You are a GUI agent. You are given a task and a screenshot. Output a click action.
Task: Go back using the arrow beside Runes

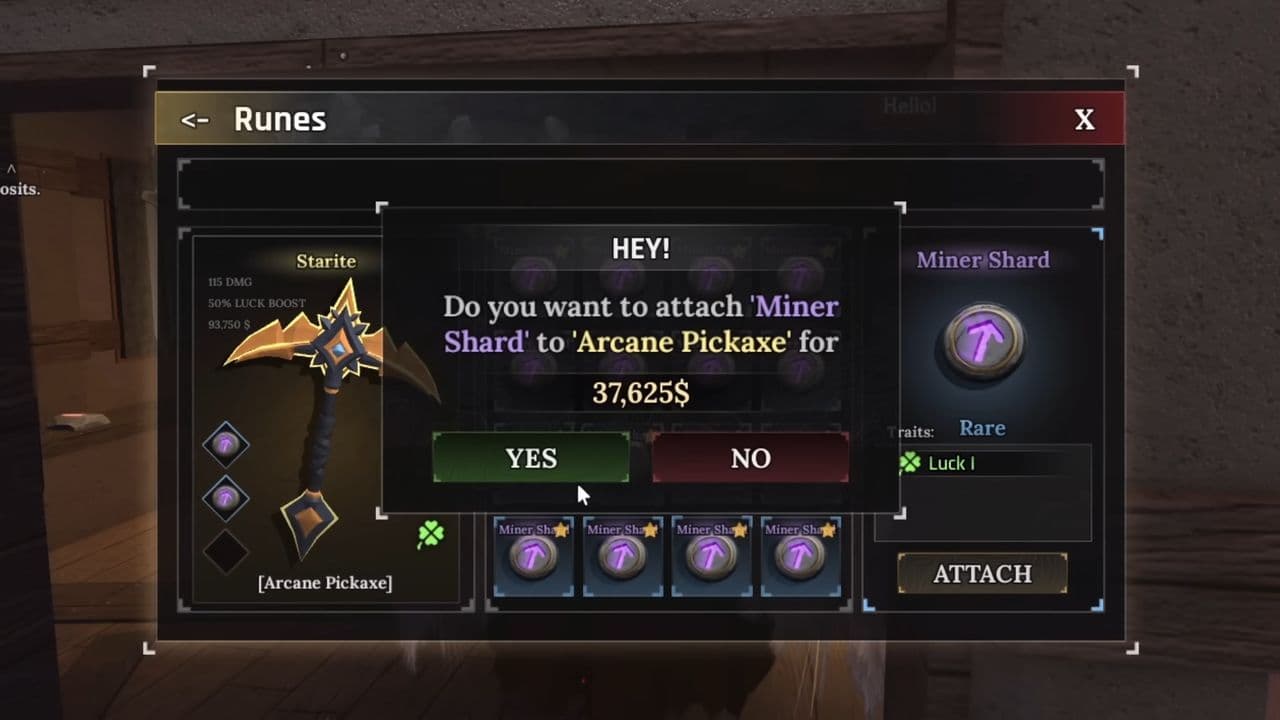pos(194,120)
